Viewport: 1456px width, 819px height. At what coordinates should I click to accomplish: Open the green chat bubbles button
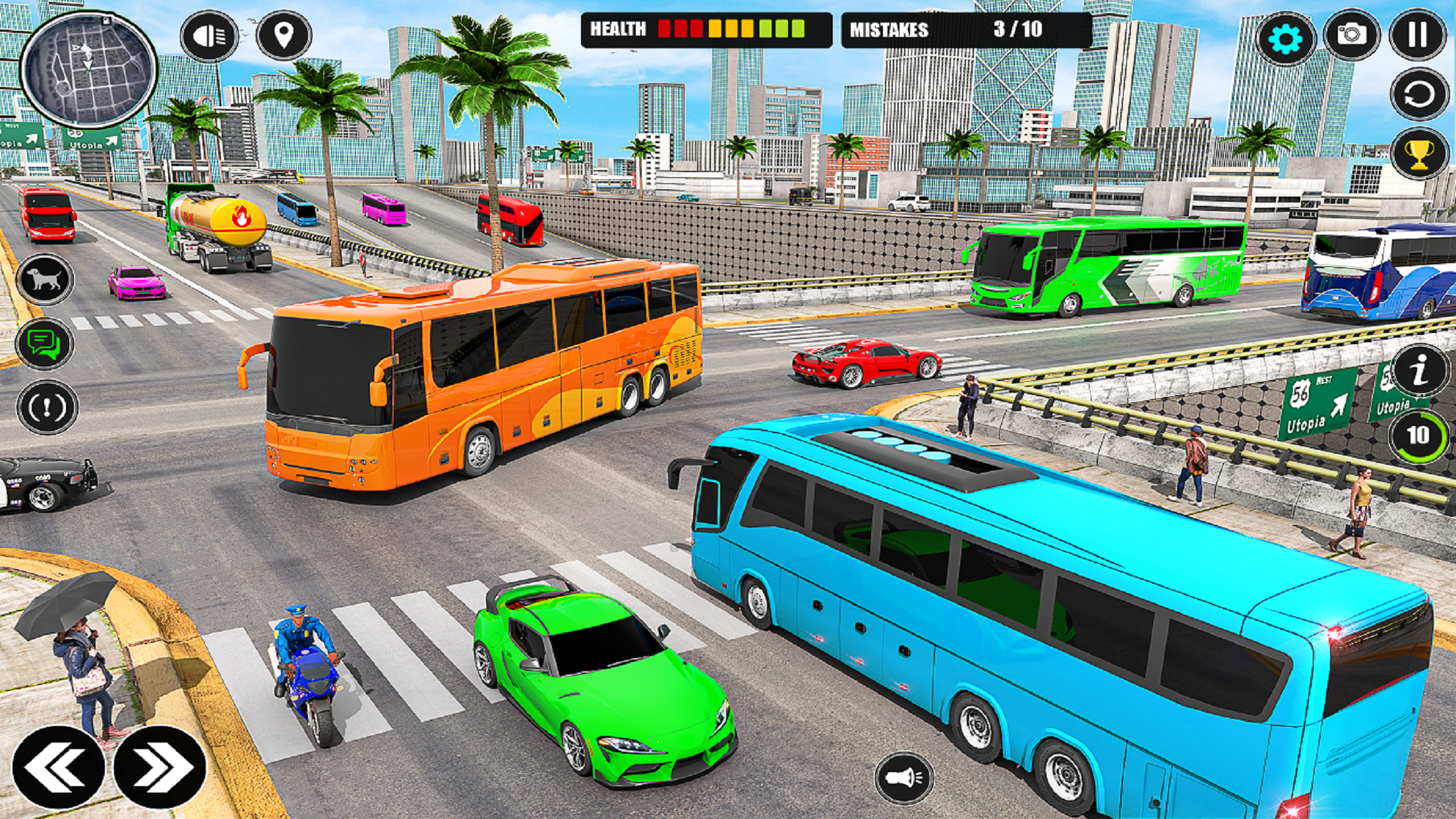[45, 344]
